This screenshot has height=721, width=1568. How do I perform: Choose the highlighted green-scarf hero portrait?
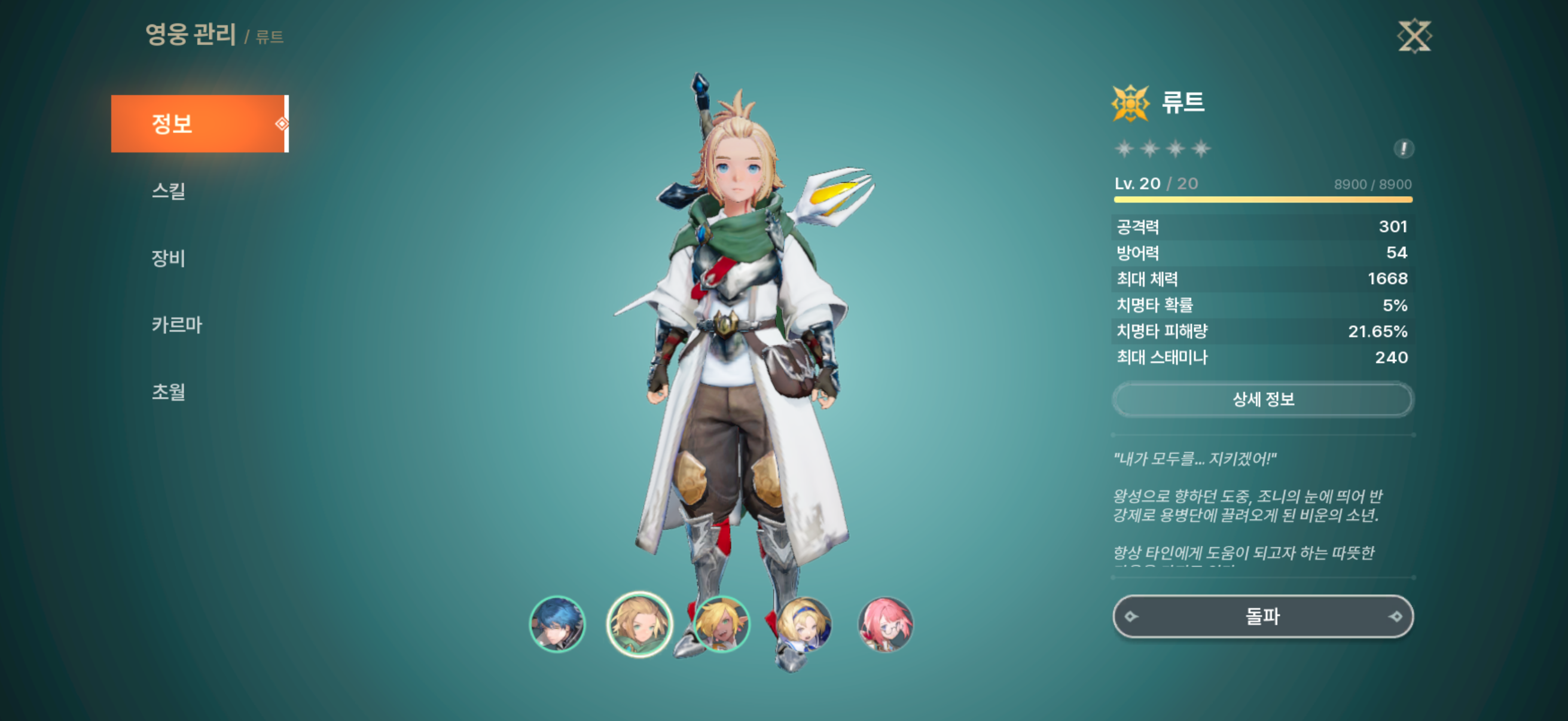639,624
